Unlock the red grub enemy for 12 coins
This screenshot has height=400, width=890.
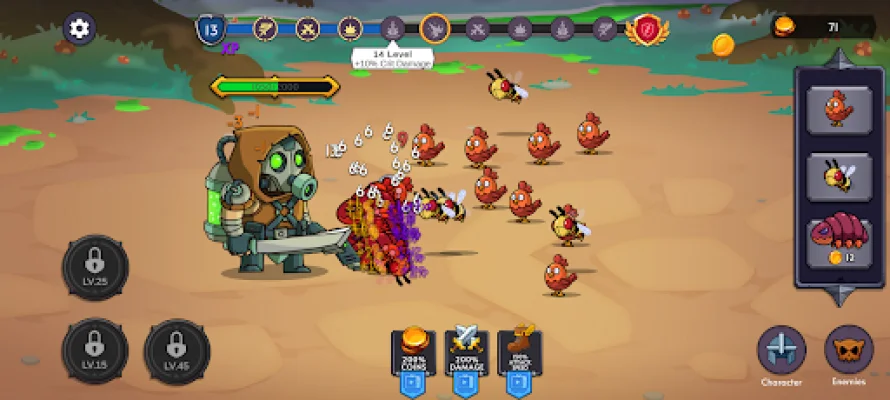[838, 245]
